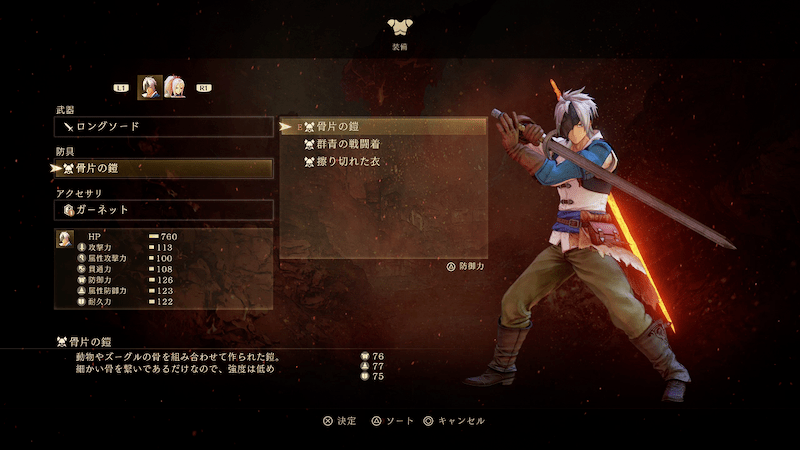This screenshot has width=800, height=450.
Task: Equip the 群青の戦闘着 armor
Action: pos(384,144)
